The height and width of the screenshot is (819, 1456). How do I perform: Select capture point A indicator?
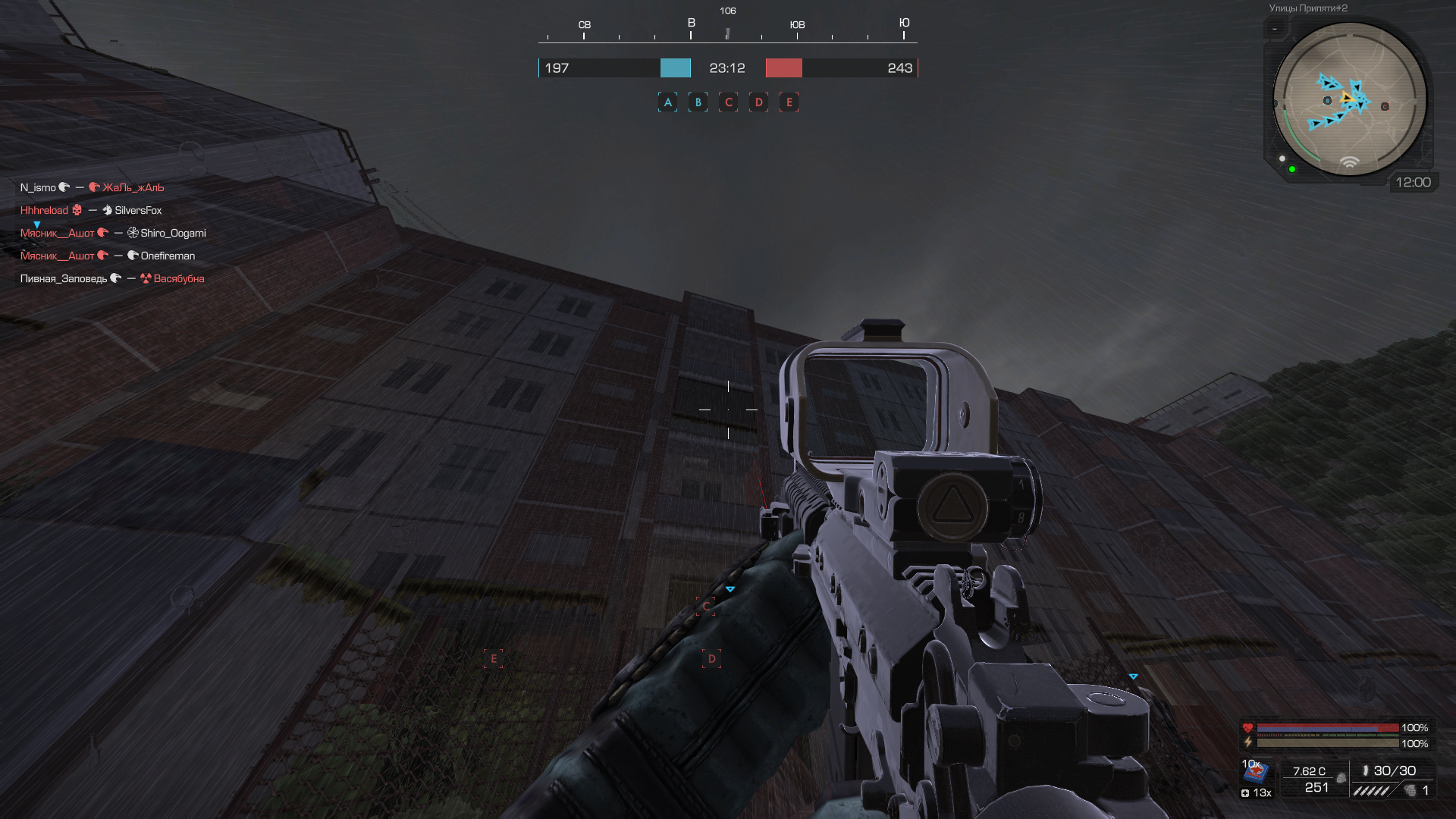[x=667, y=102]
